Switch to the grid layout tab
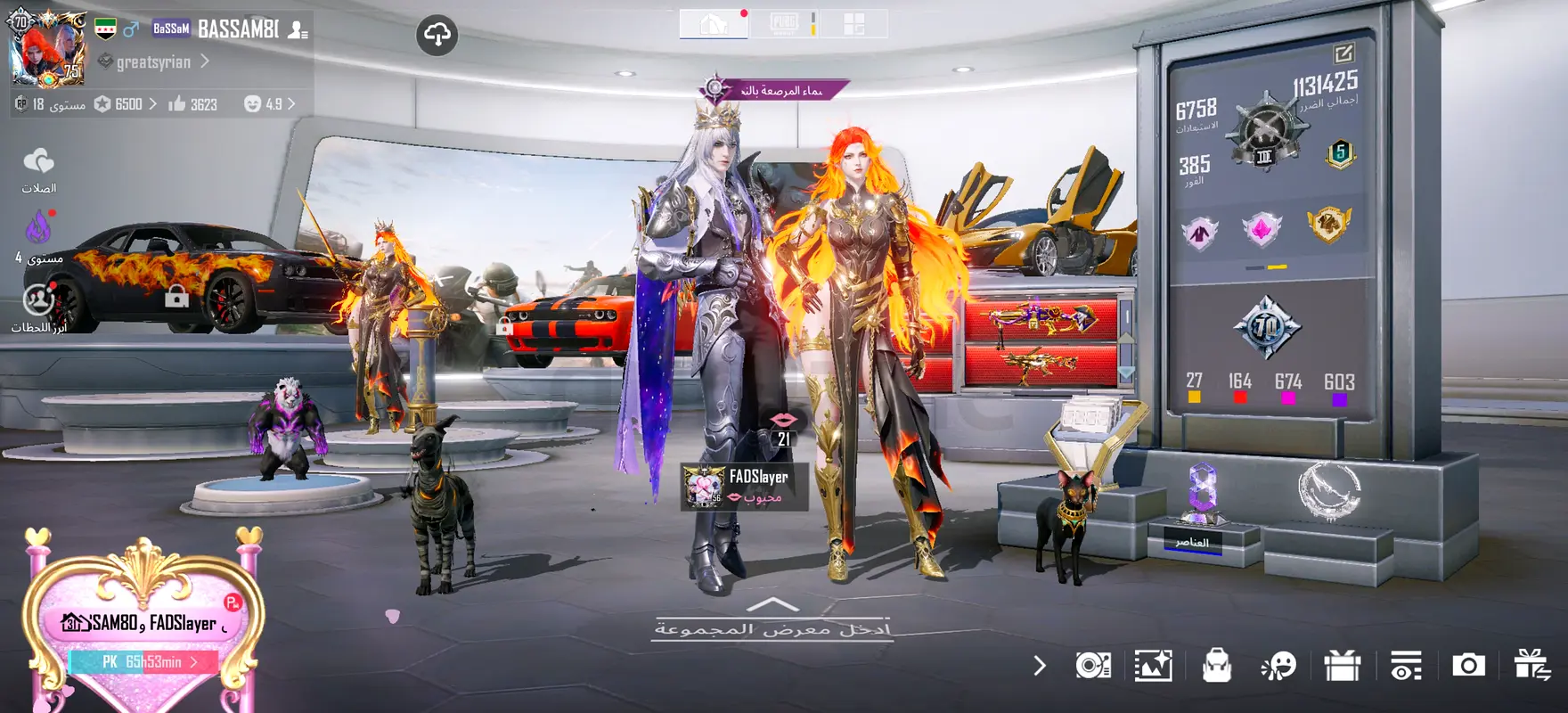 pyautogui.click(x=853, y=24)
